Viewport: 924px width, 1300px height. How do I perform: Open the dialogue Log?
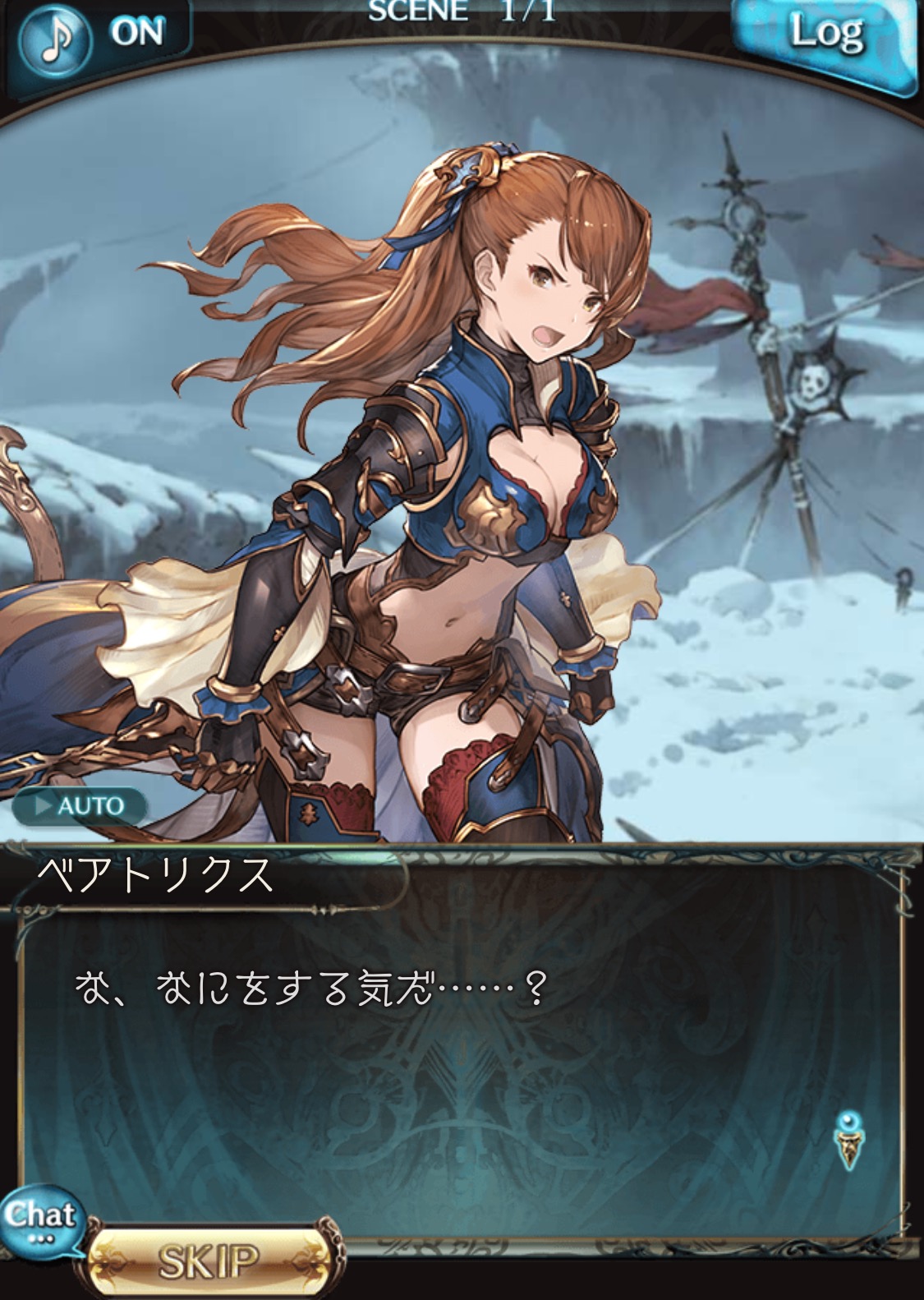825,39
